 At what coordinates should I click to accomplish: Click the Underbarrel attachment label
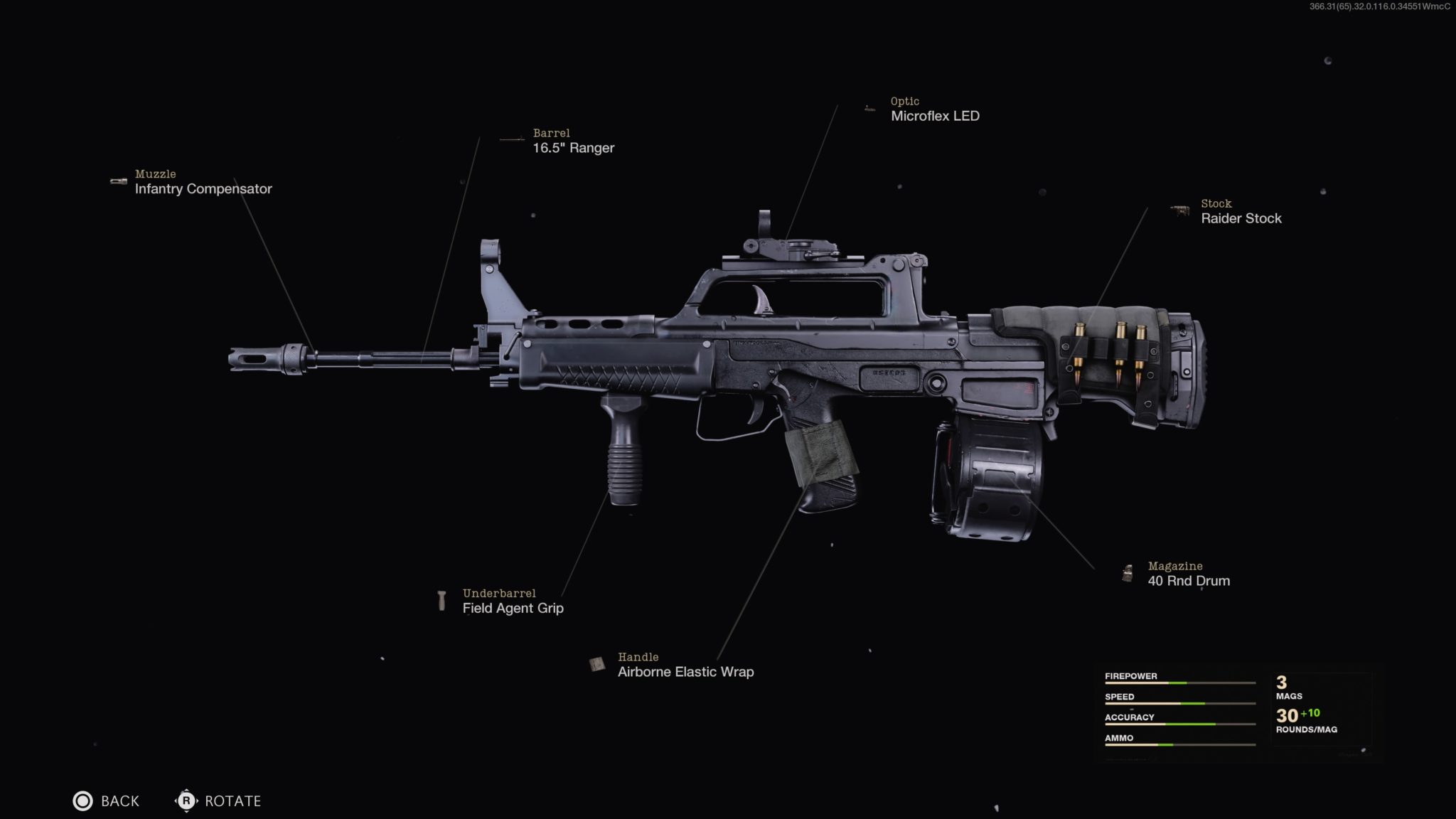pos(500,592)
